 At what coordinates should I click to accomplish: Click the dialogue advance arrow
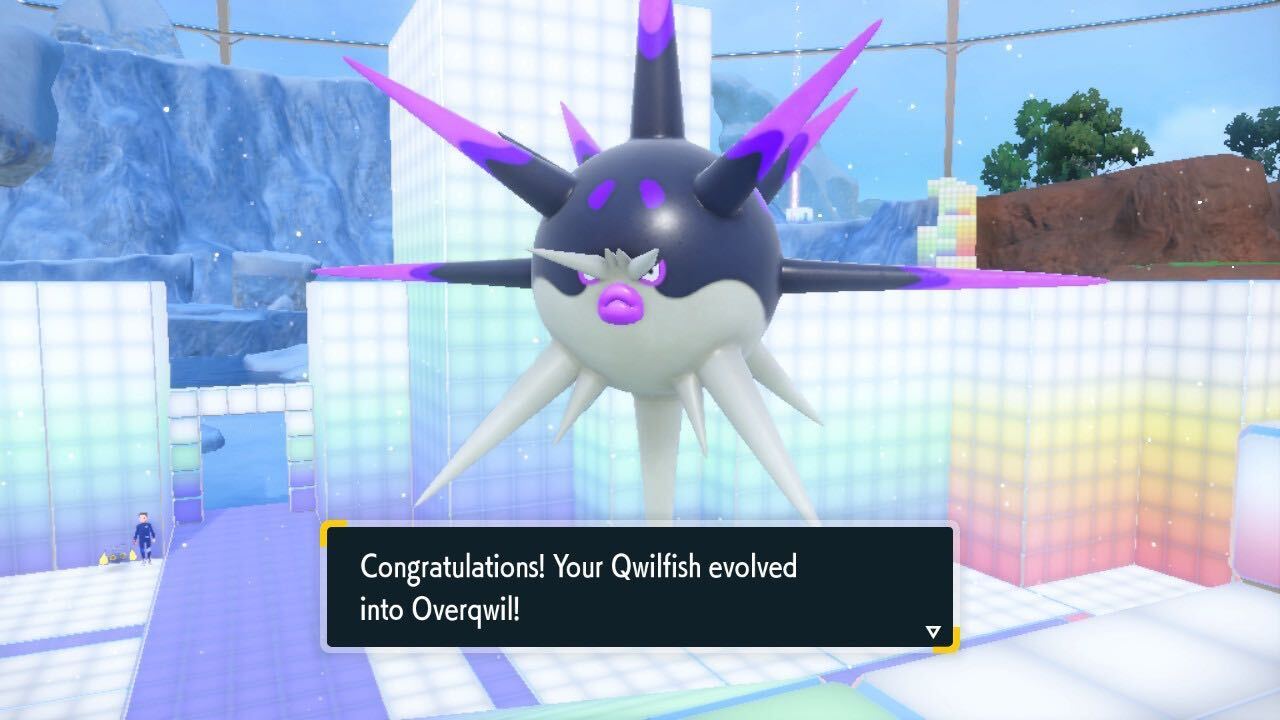932,630
